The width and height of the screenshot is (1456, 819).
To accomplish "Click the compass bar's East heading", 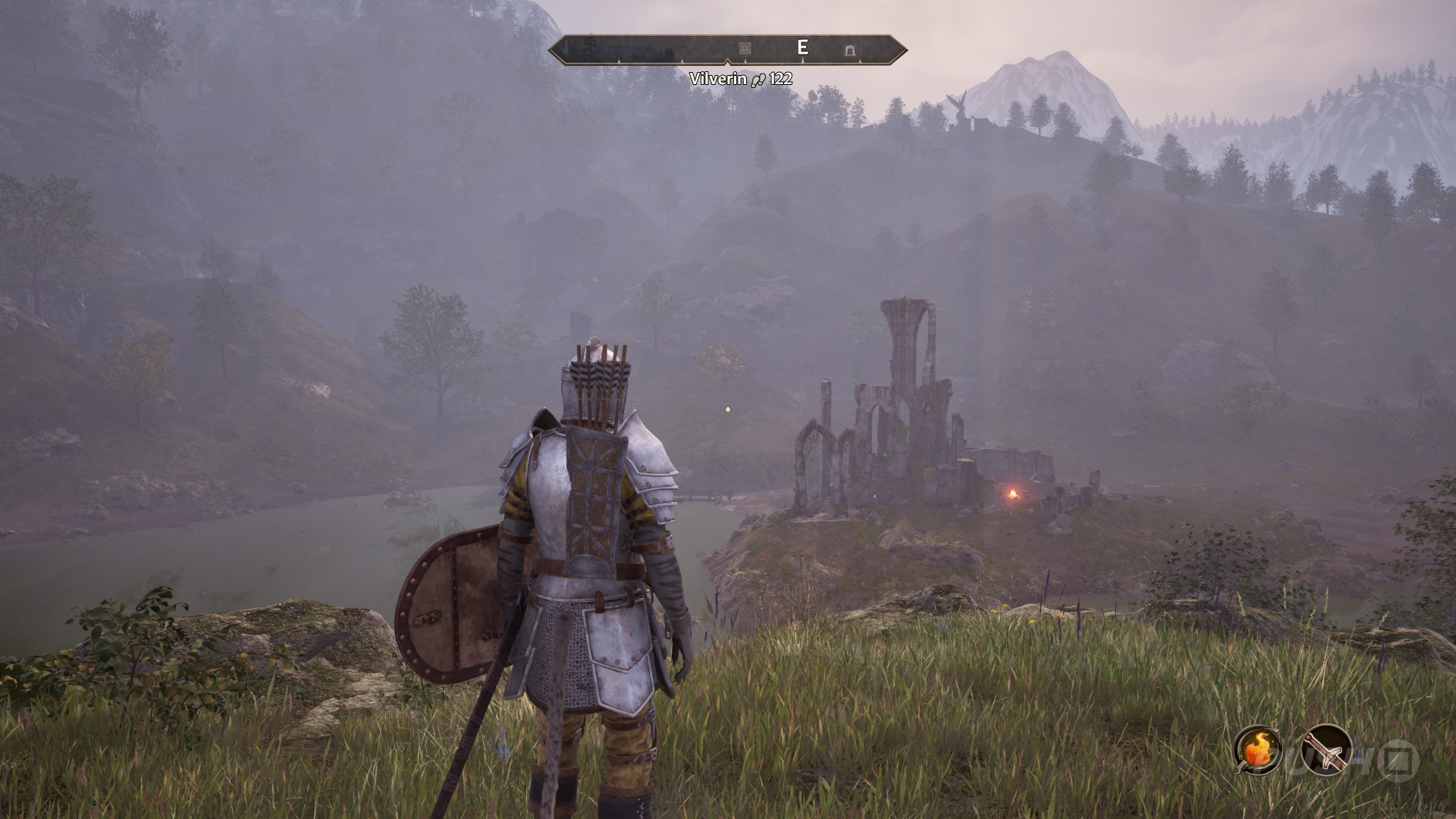I will click(802, 48).
